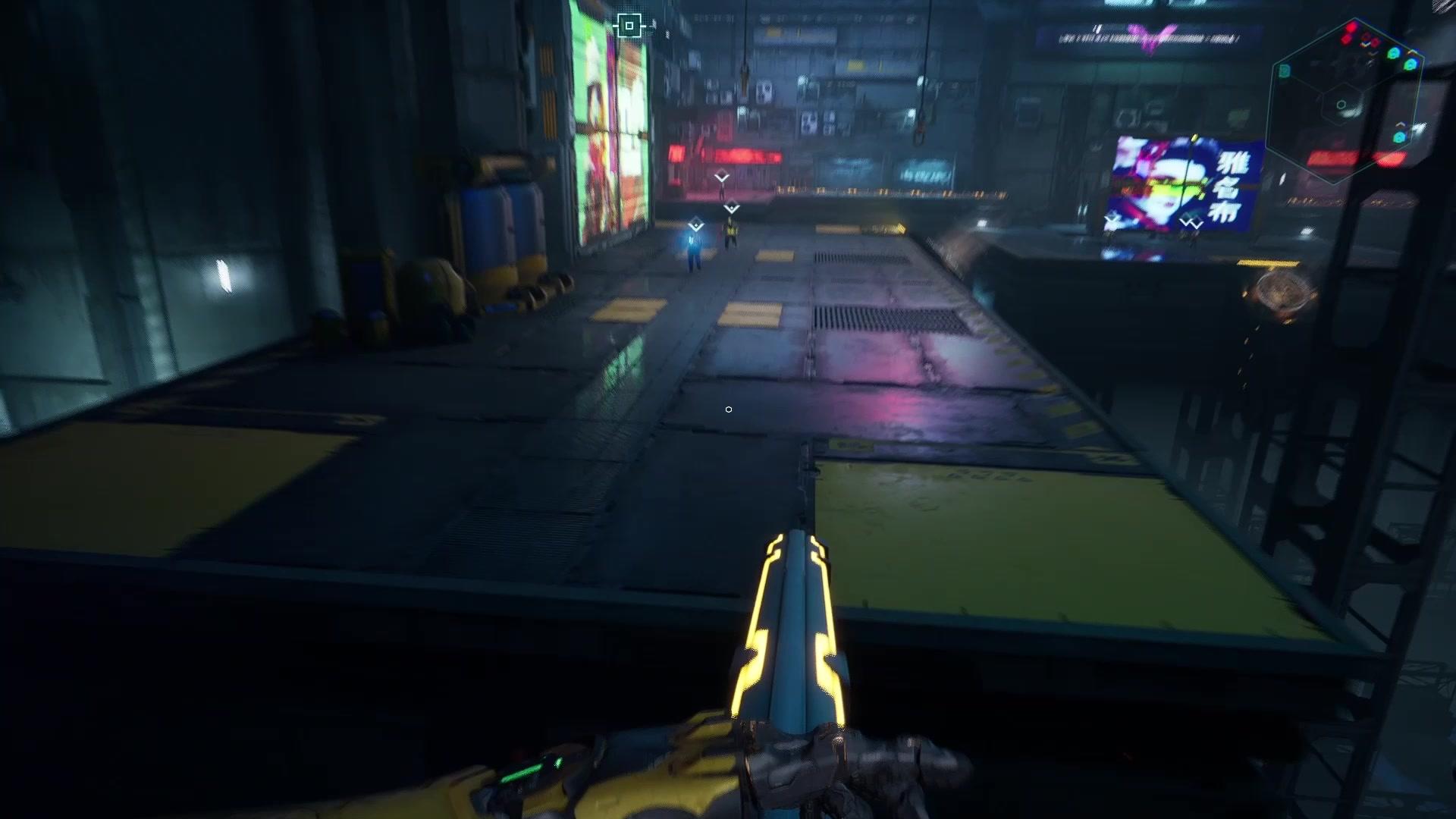The height and width of the screenshot is (819, 1456).
Task: Click the hexagon outline at the minimap's center
Action: 1341,105
